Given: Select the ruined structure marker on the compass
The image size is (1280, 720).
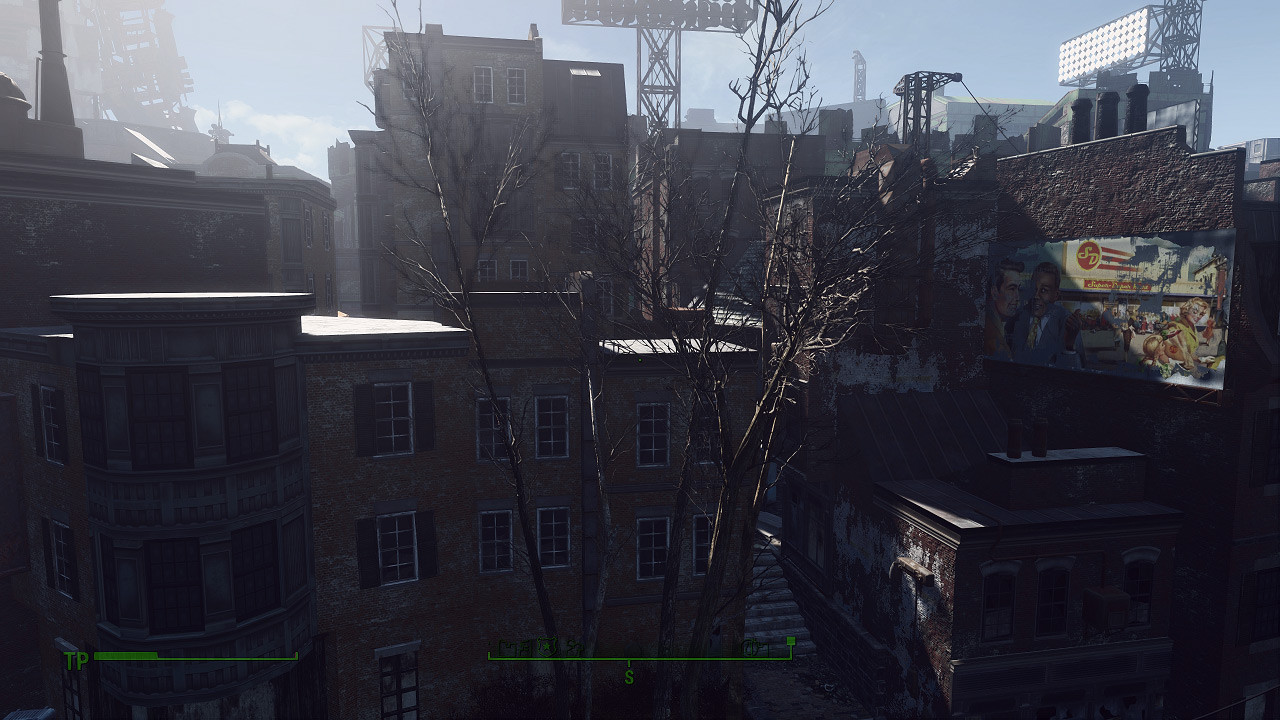Looking at the screenshot, I should (x=574, y=646).
